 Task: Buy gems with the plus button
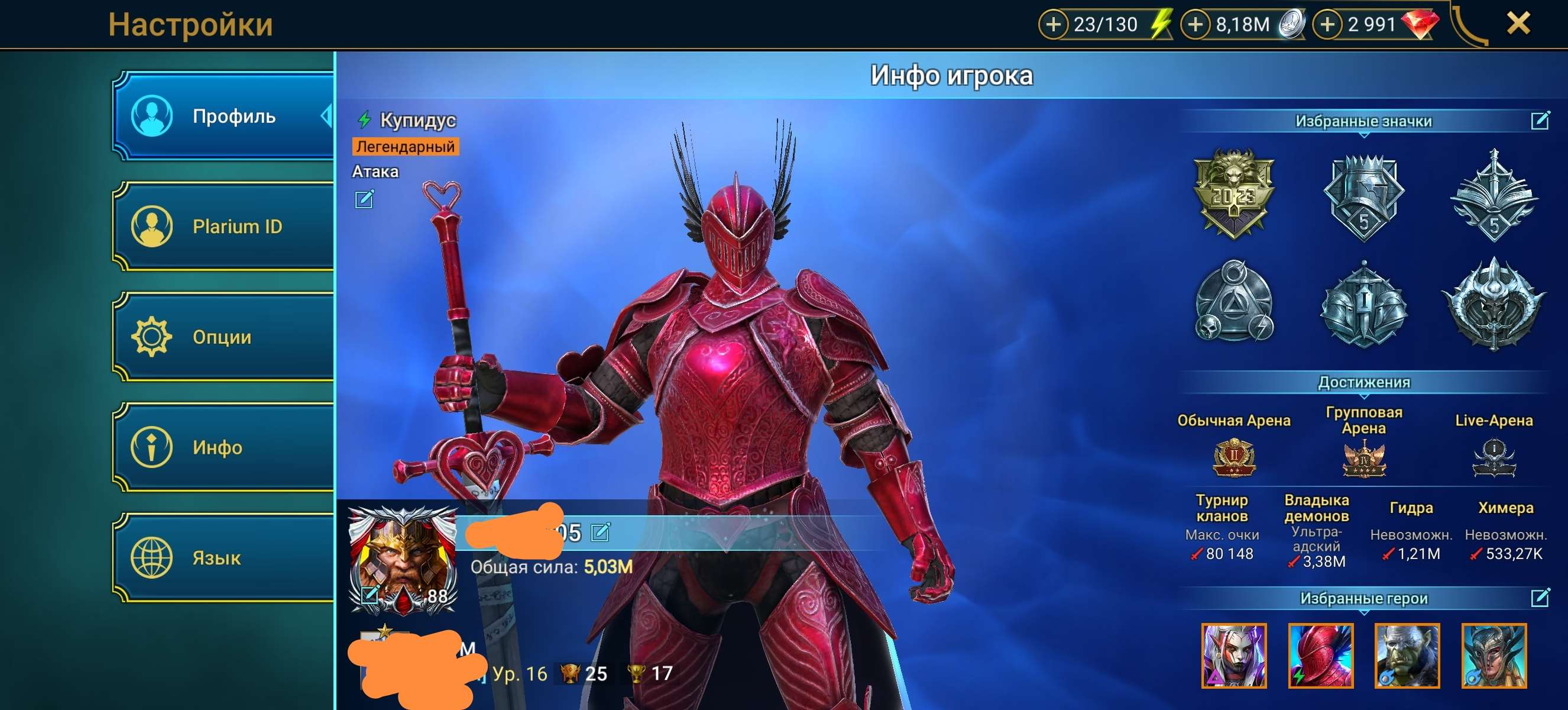click(1327, 25)
